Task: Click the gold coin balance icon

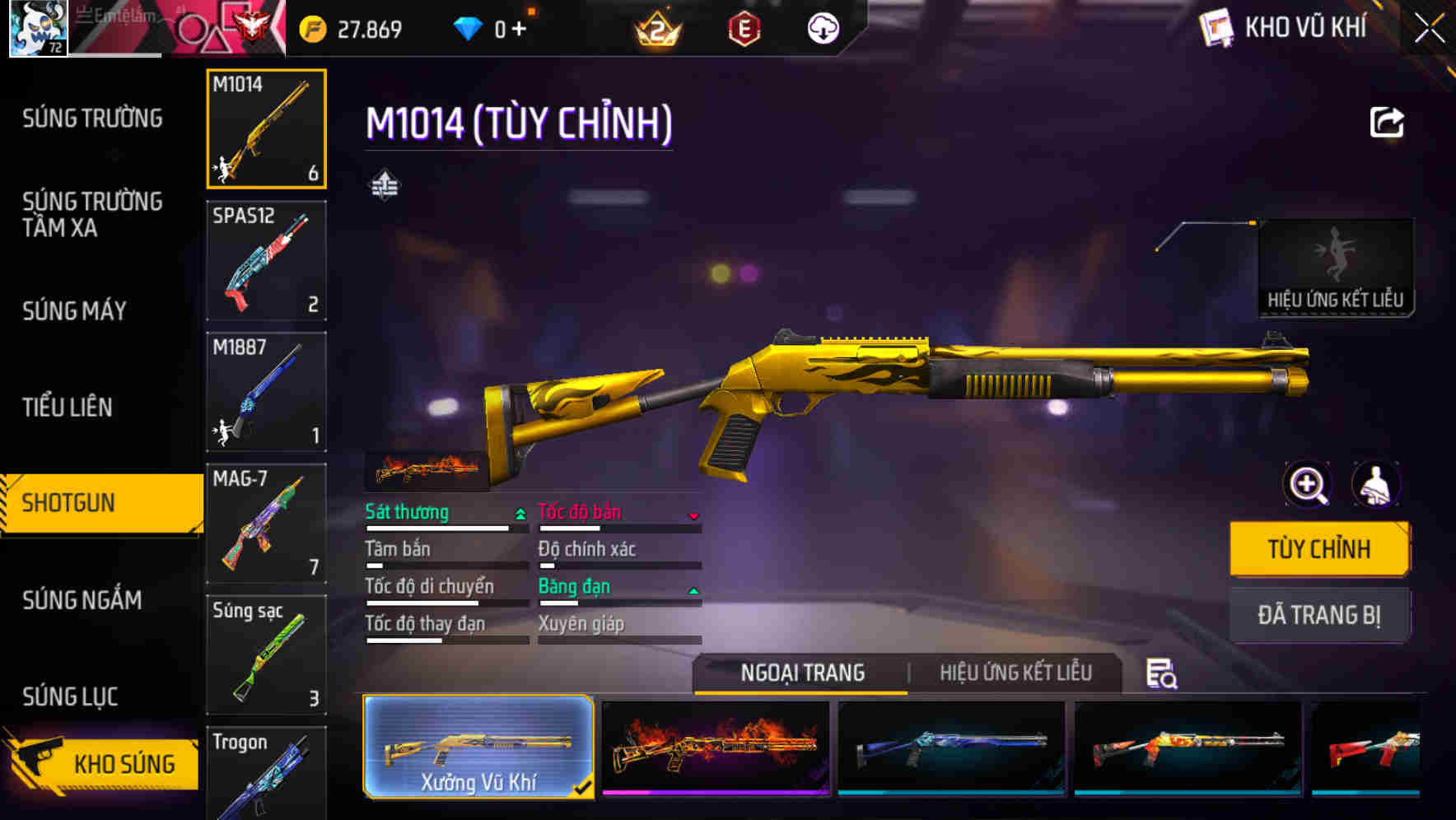Action: point(312,27)
